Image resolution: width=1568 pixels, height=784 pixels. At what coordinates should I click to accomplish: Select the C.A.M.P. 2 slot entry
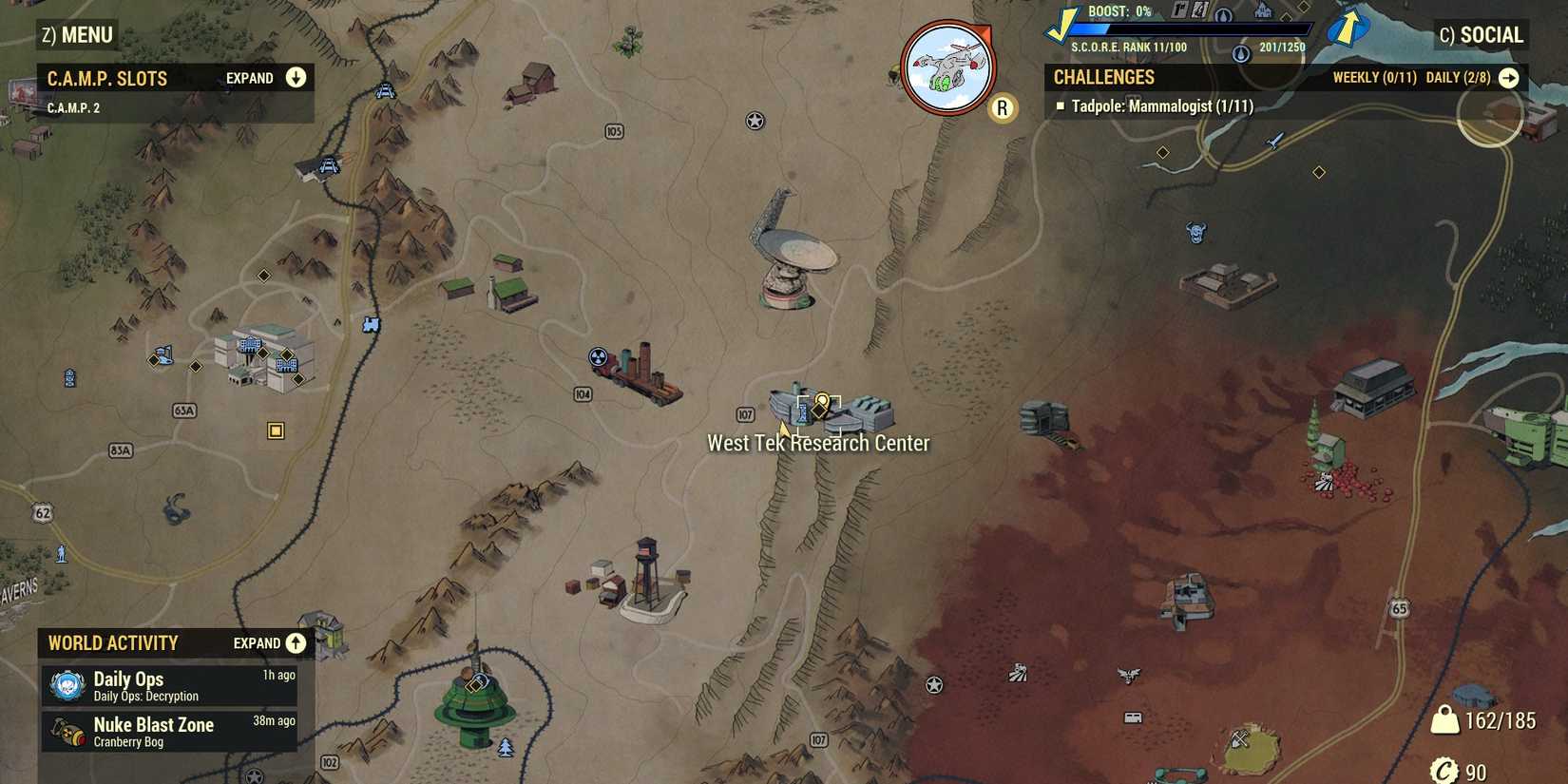pyautogui.click(x=72, y=107)
